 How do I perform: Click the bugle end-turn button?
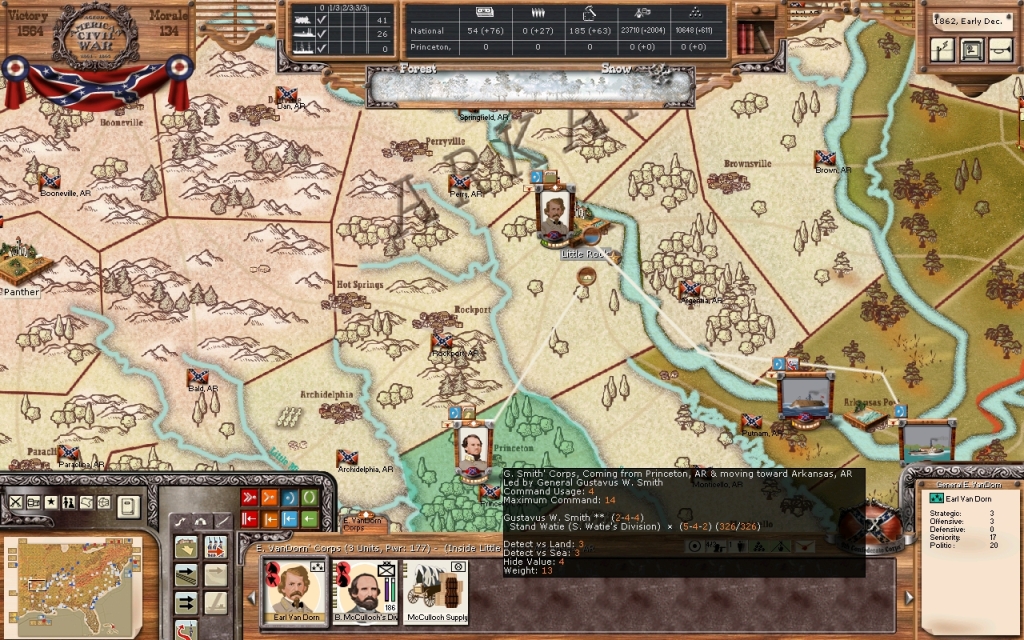pyautogui.click(x=1000, y=50)
